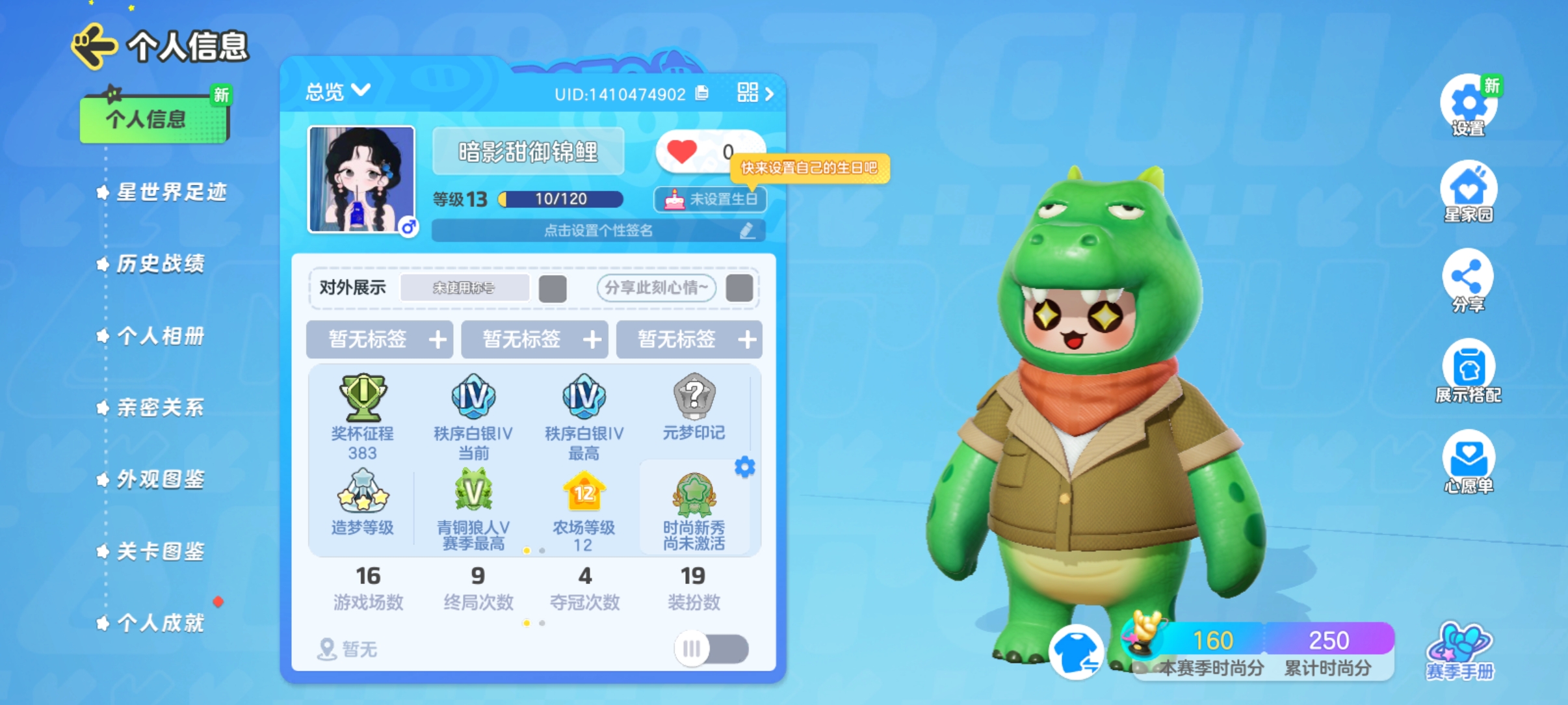Viewport: 1568px width, 705px height.
Task: Open 关卡图鉴 tab
Action: pos(160,552)
